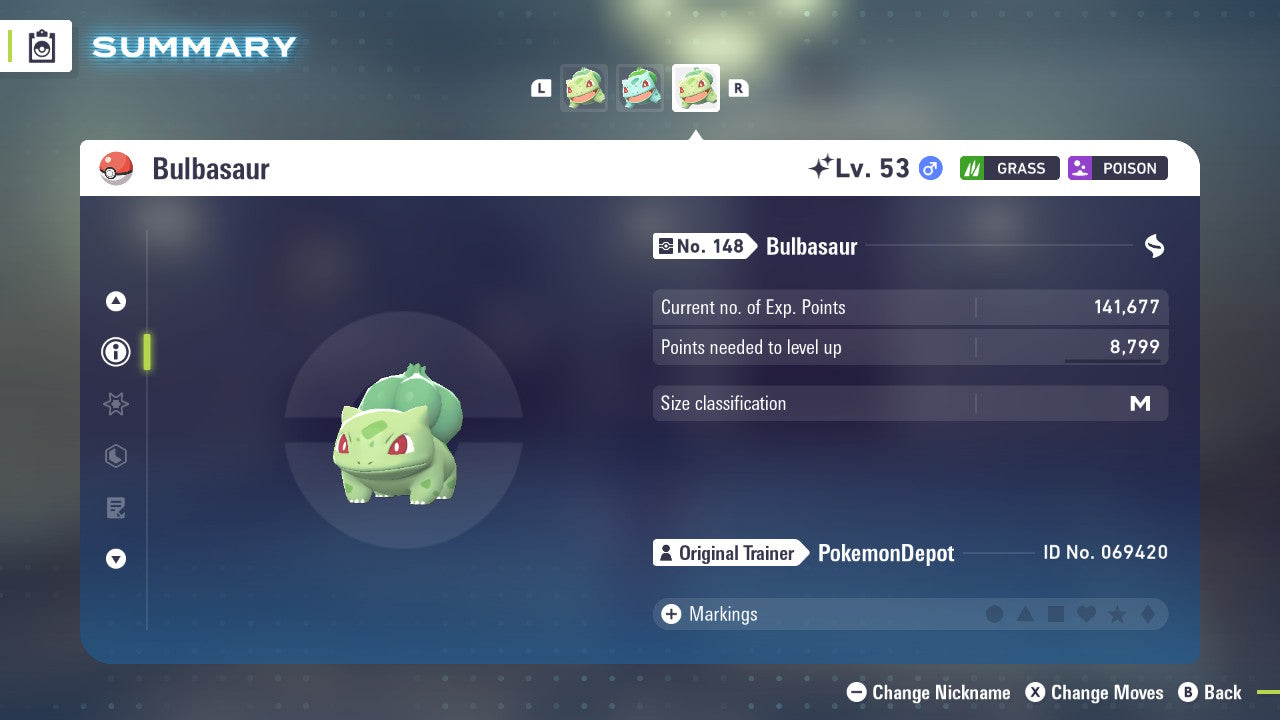Image resolution: width=1280 pixels, height=720 pixels.
Task: Select the GRASS type badge
Action: click(1009, 168)
